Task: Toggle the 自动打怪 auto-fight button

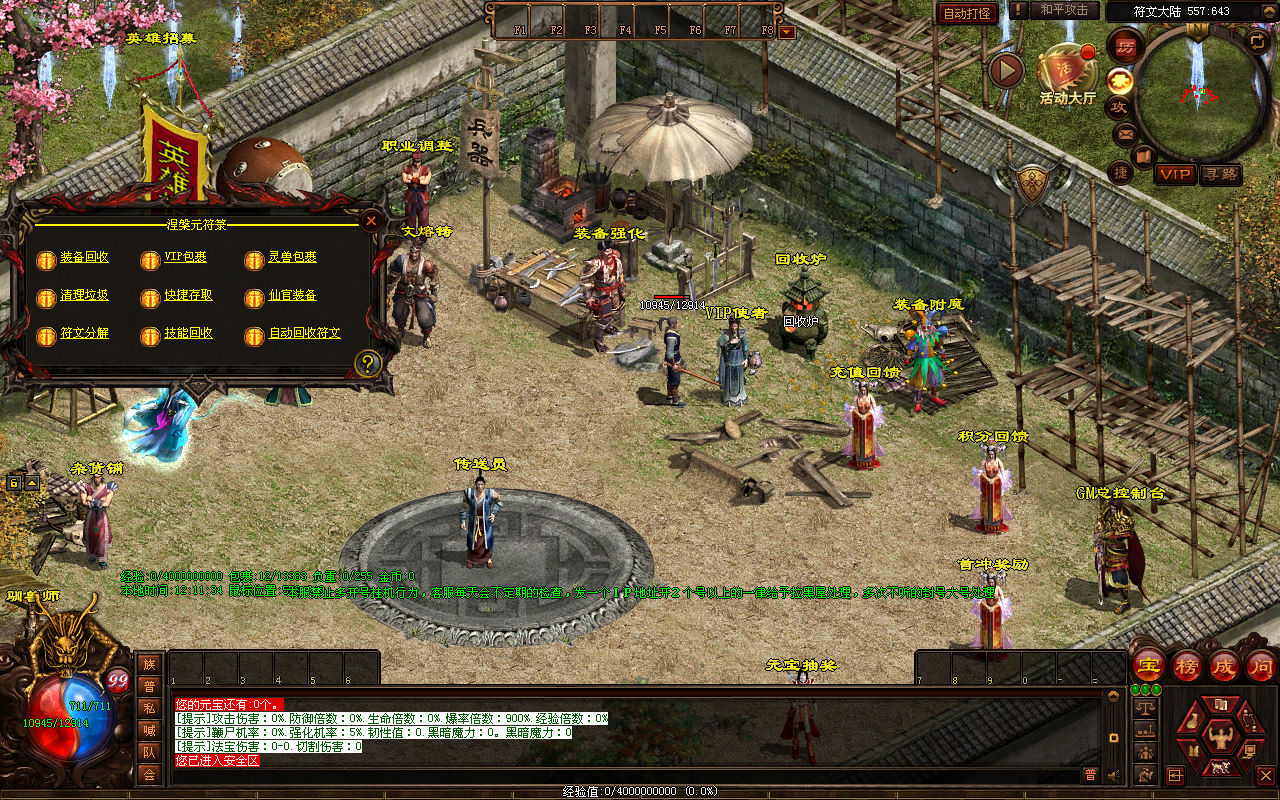Action: tap(967, 13)
